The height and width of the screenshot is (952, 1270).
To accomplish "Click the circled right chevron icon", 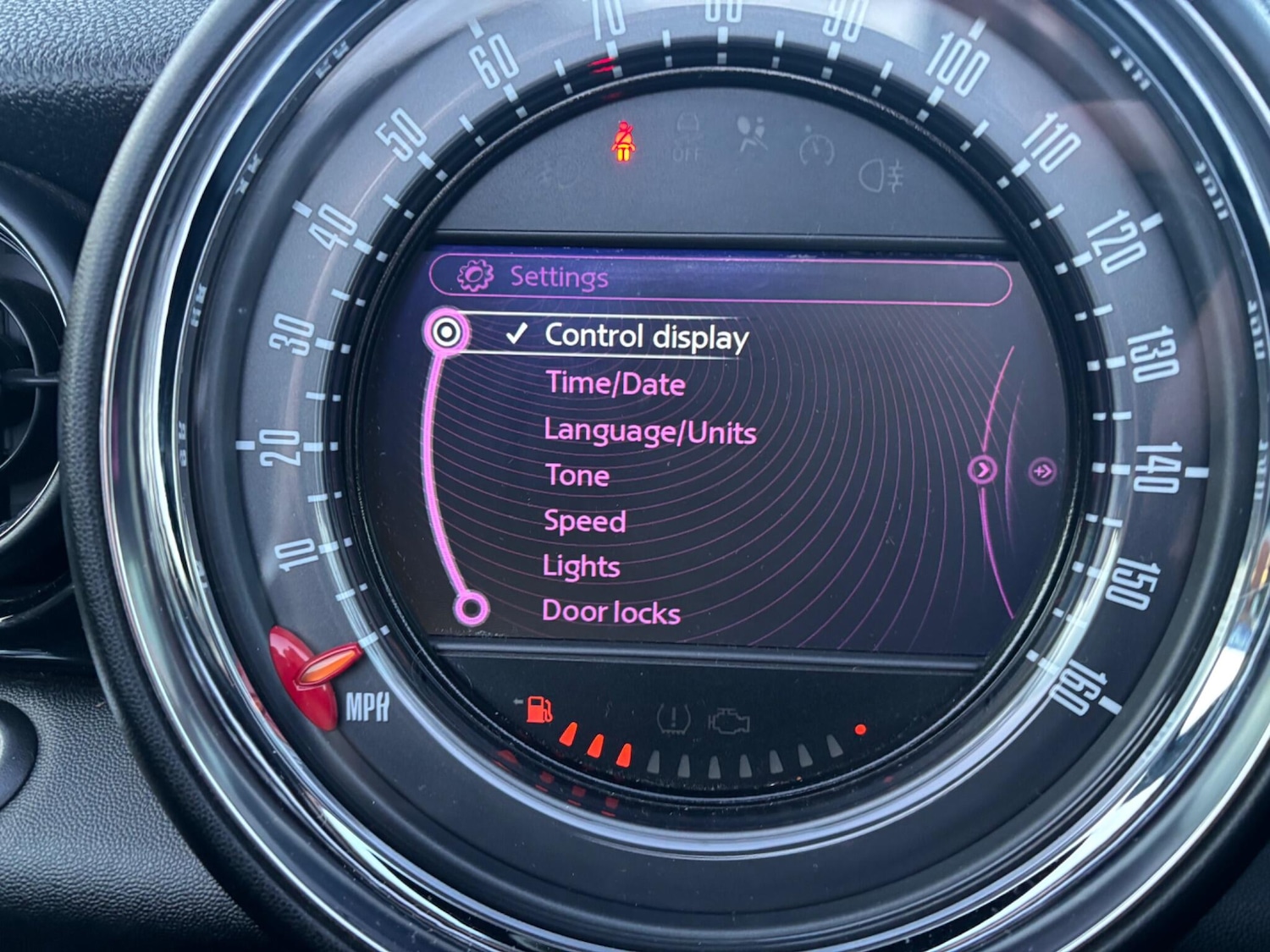I will point(982,470).
